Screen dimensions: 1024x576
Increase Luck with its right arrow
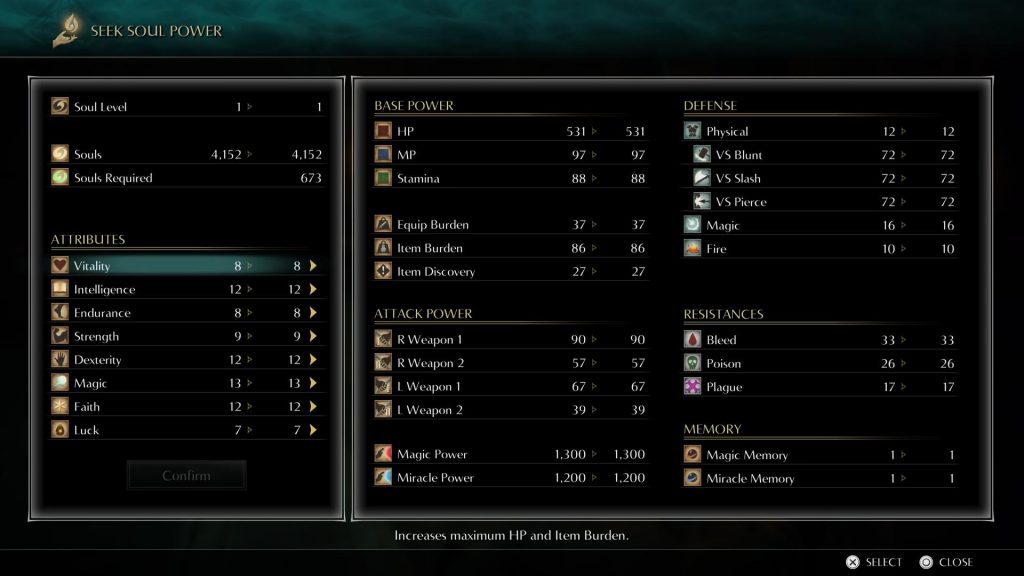313,431
